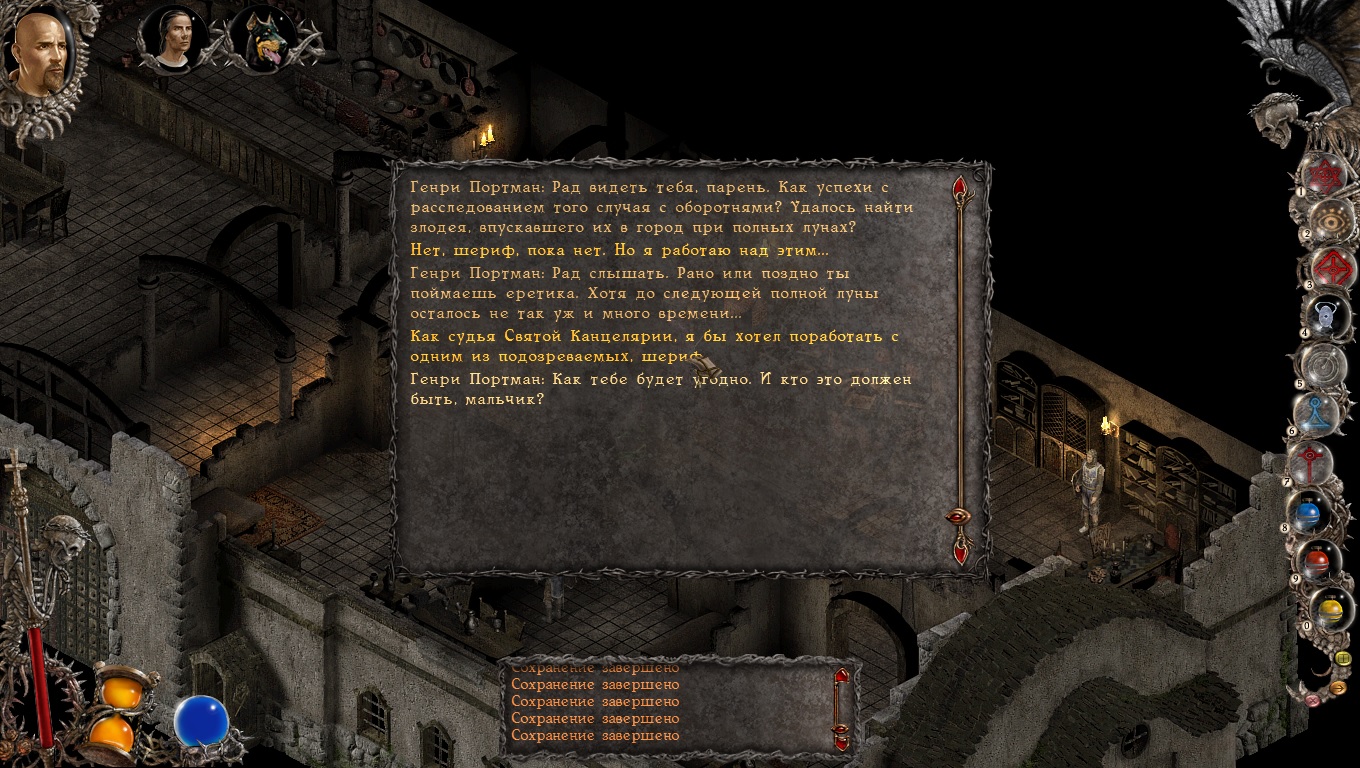
Task: Click the blue orb beside the hourglass
Action: pos(201,722)
